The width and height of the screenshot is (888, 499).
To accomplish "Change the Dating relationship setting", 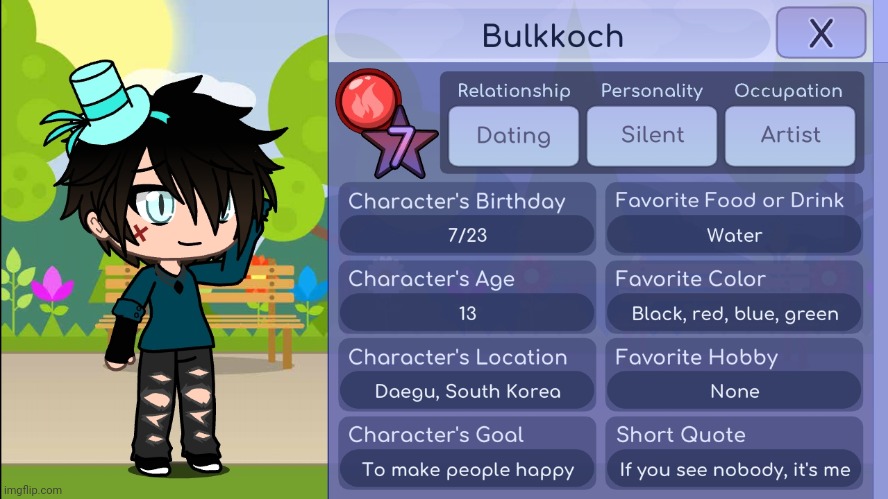I will point(513,135).
